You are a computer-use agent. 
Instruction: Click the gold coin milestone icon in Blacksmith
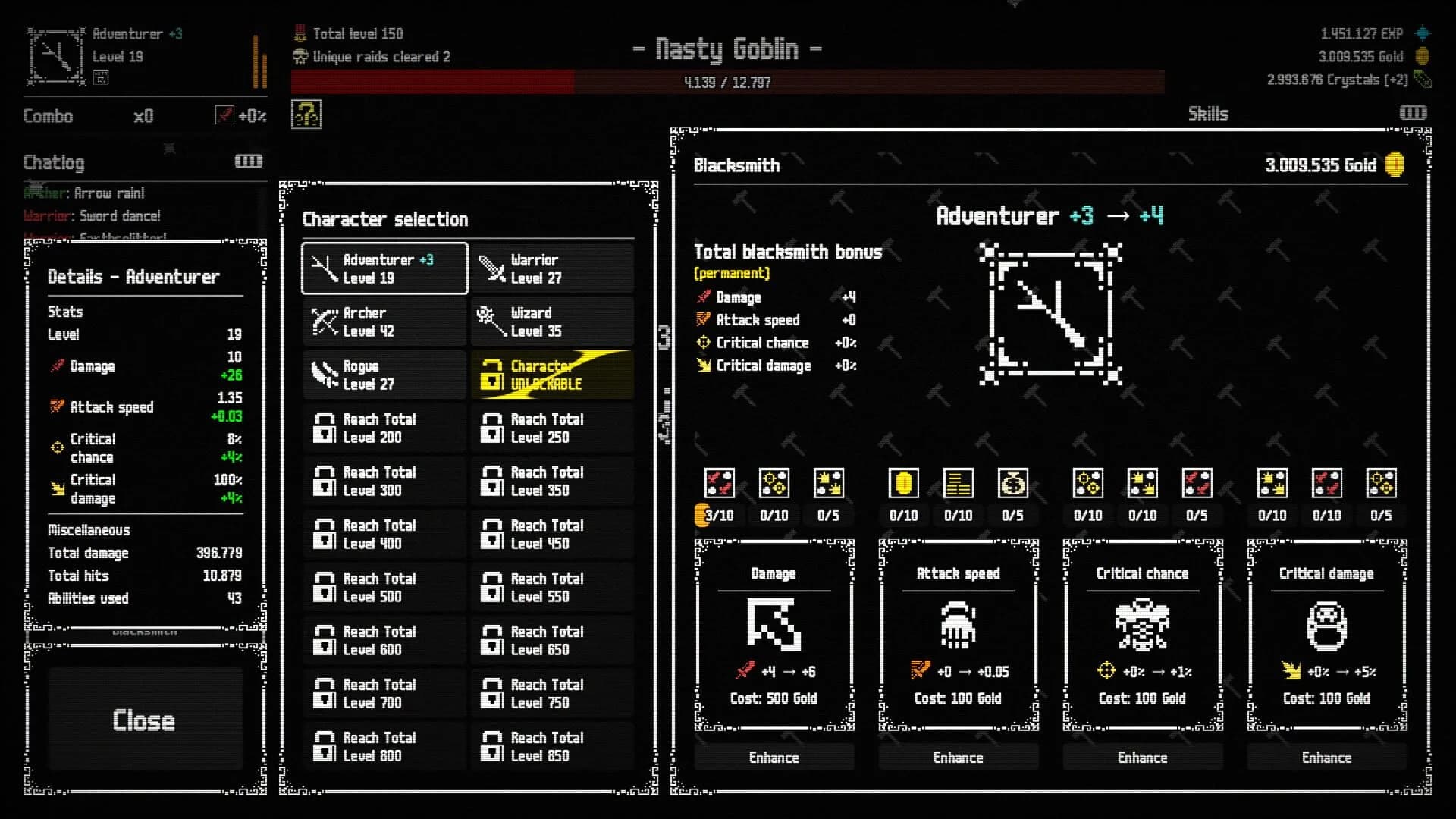click(902, 483)
